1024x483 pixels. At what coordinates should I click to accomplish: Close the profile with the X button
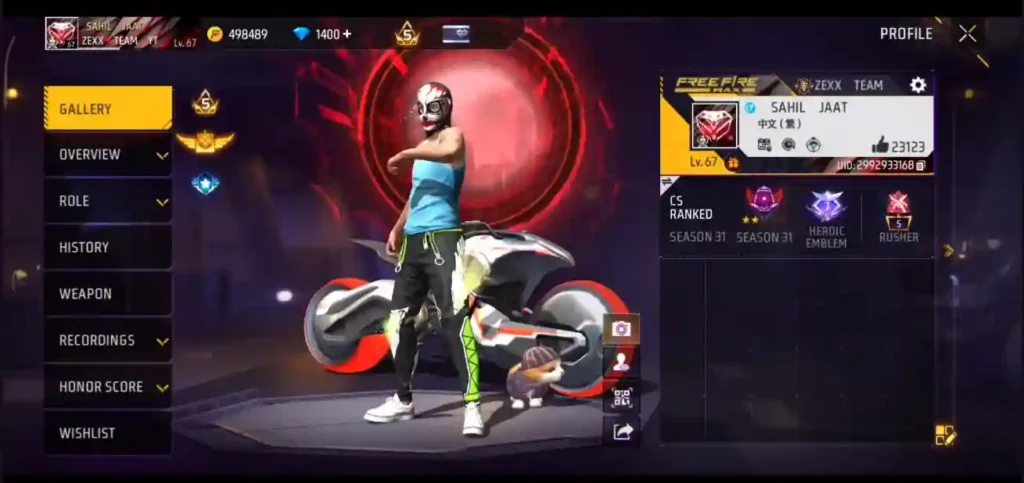point(967,34)
